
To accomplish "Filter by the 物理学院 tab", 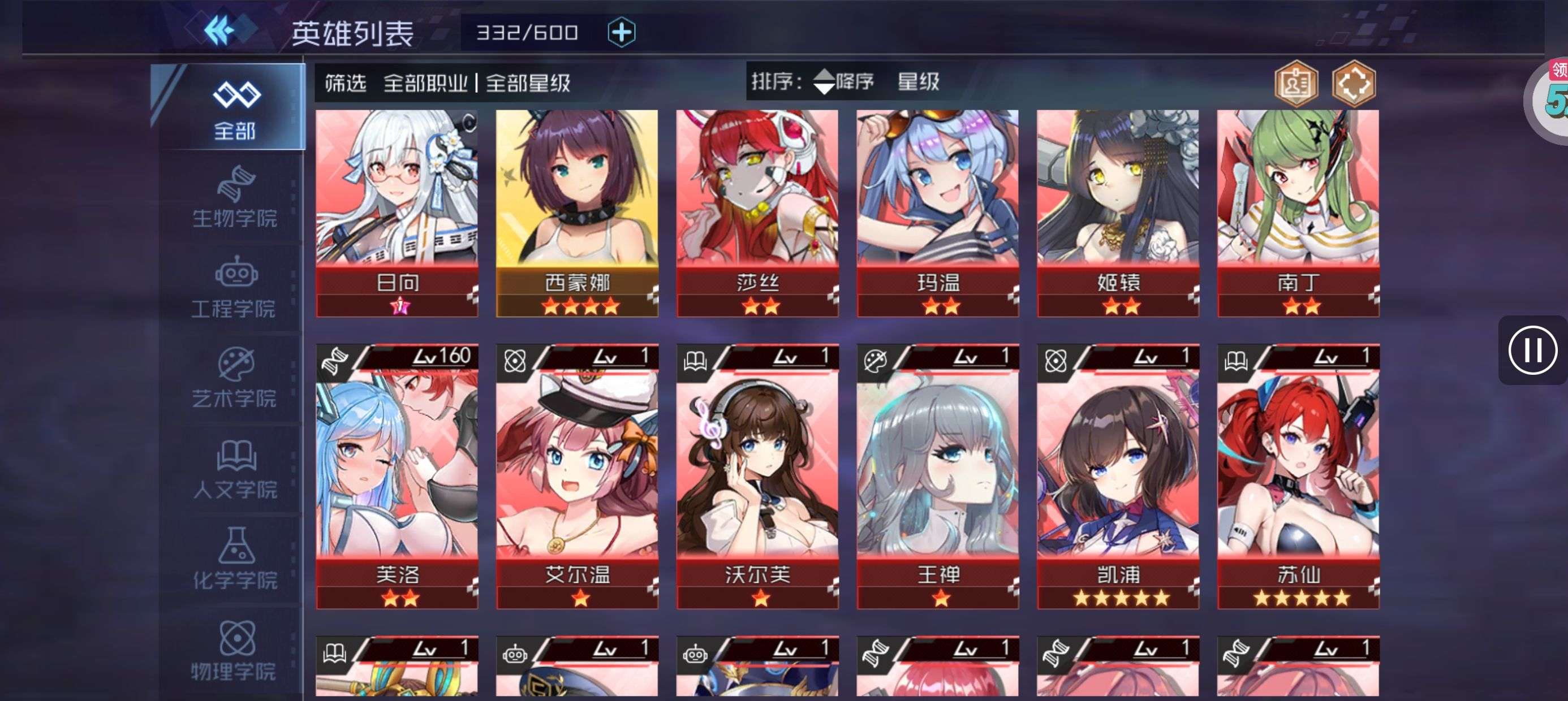I will tap(234, 650).
